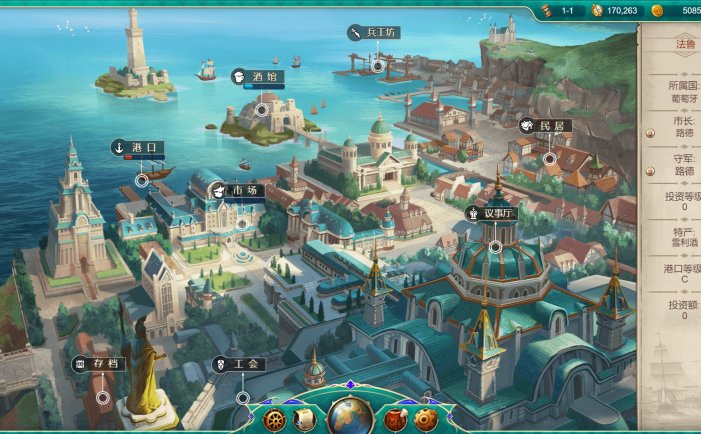
Task: Click the ship's wheel icon
Action: 274,418
